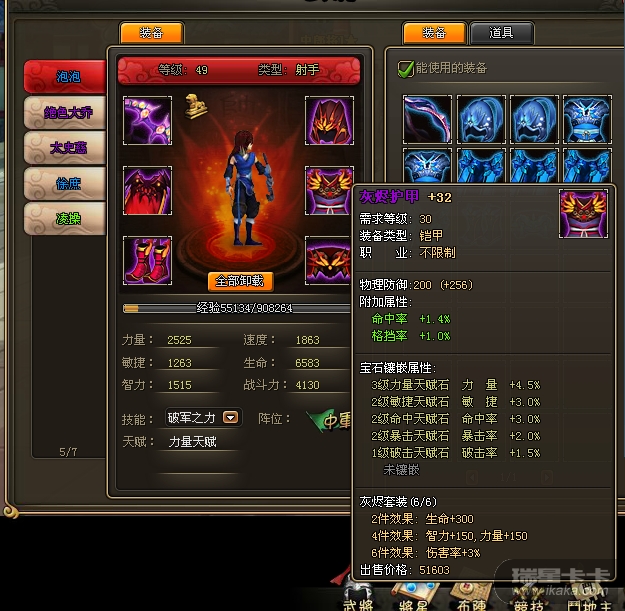The height and width of the screenshot is (611, 625).
Task: Toggle the 能使用的装备 checkbox
Action: [405, 68]
